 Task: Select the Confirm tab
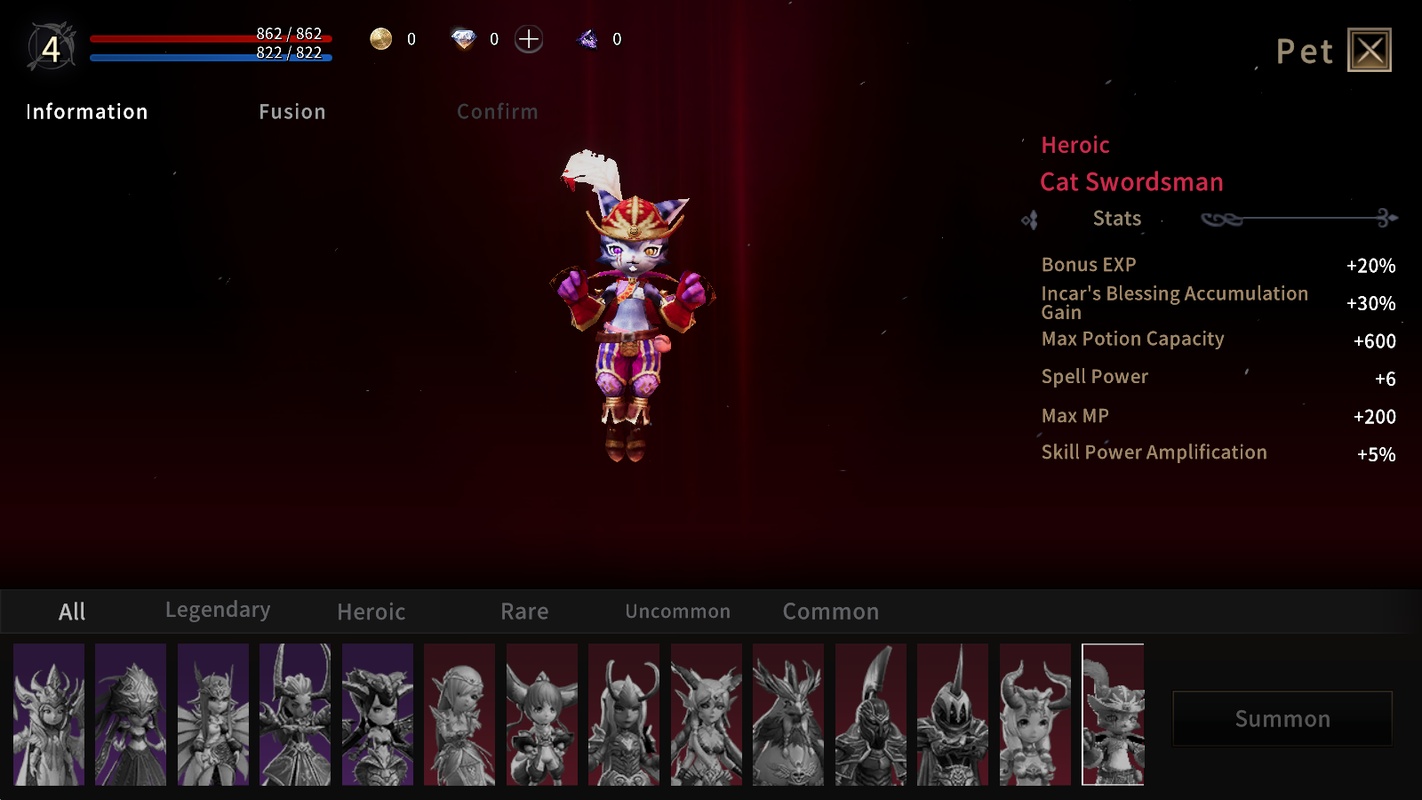497,112
